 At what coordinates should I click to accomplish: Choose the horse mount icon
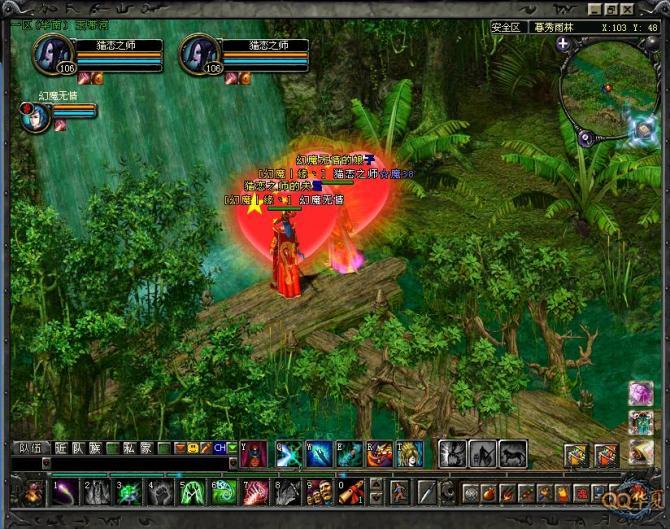pos(513,455)
